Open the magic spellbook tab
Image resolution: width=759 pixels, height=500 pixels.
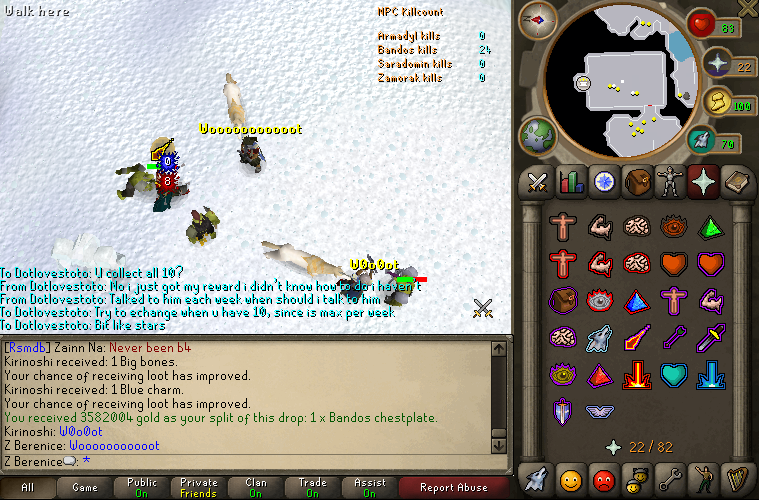736,182
